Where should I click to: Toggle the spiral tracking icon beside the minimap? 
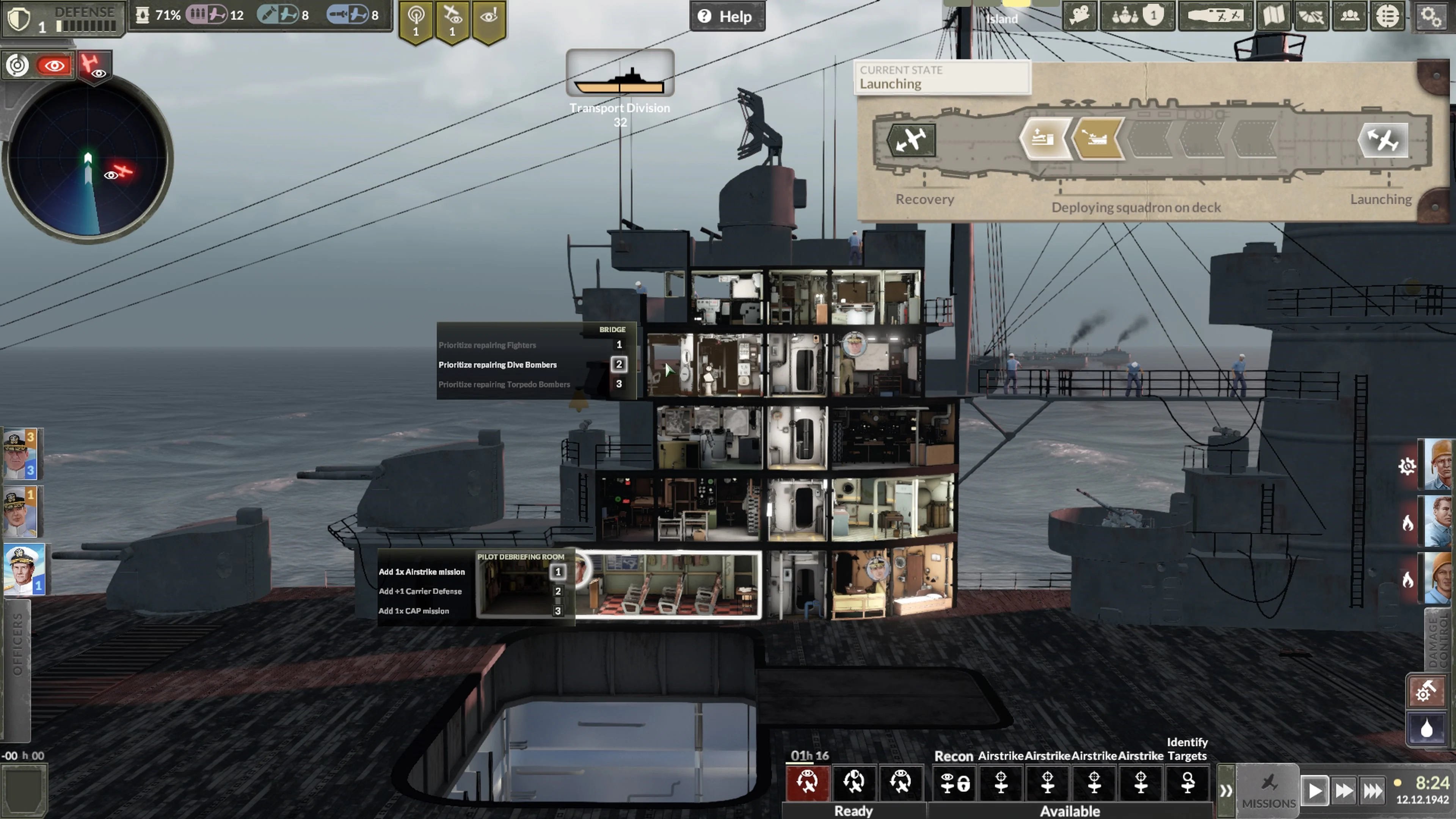[x=17, y=66]
